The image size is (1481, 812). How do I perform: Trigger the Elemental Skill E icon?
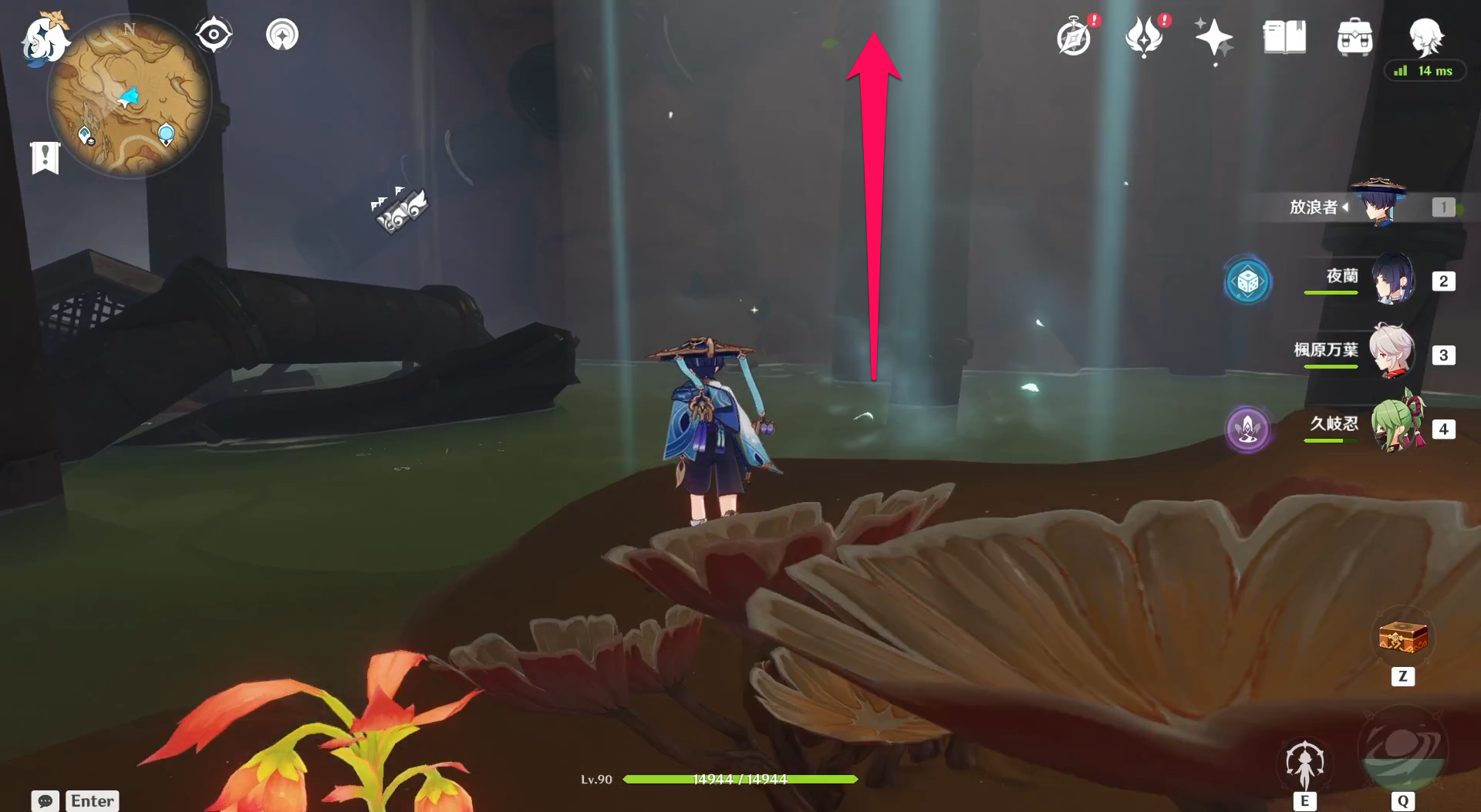coord(1304,761)
